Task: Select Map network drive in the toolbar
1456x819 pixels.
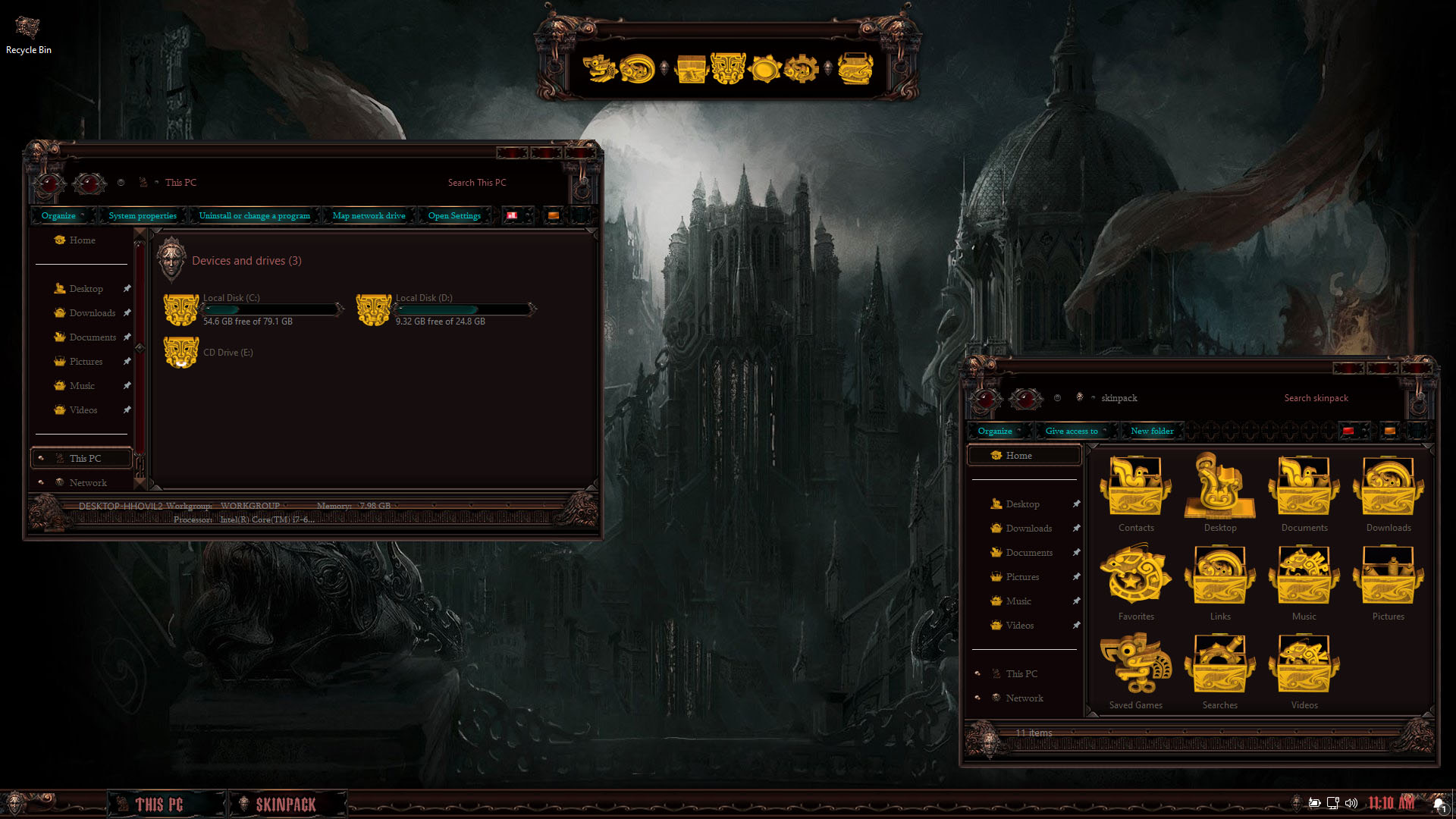Action: (369, 215)
